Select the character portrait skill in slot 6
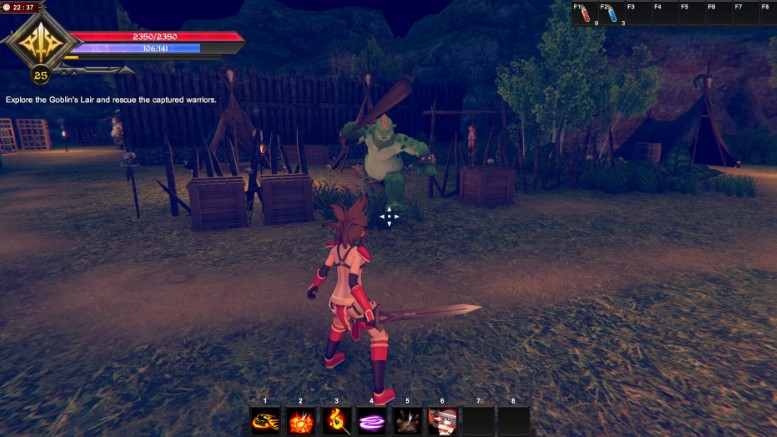This screenshot has width=777, height=437. (442, 421)
